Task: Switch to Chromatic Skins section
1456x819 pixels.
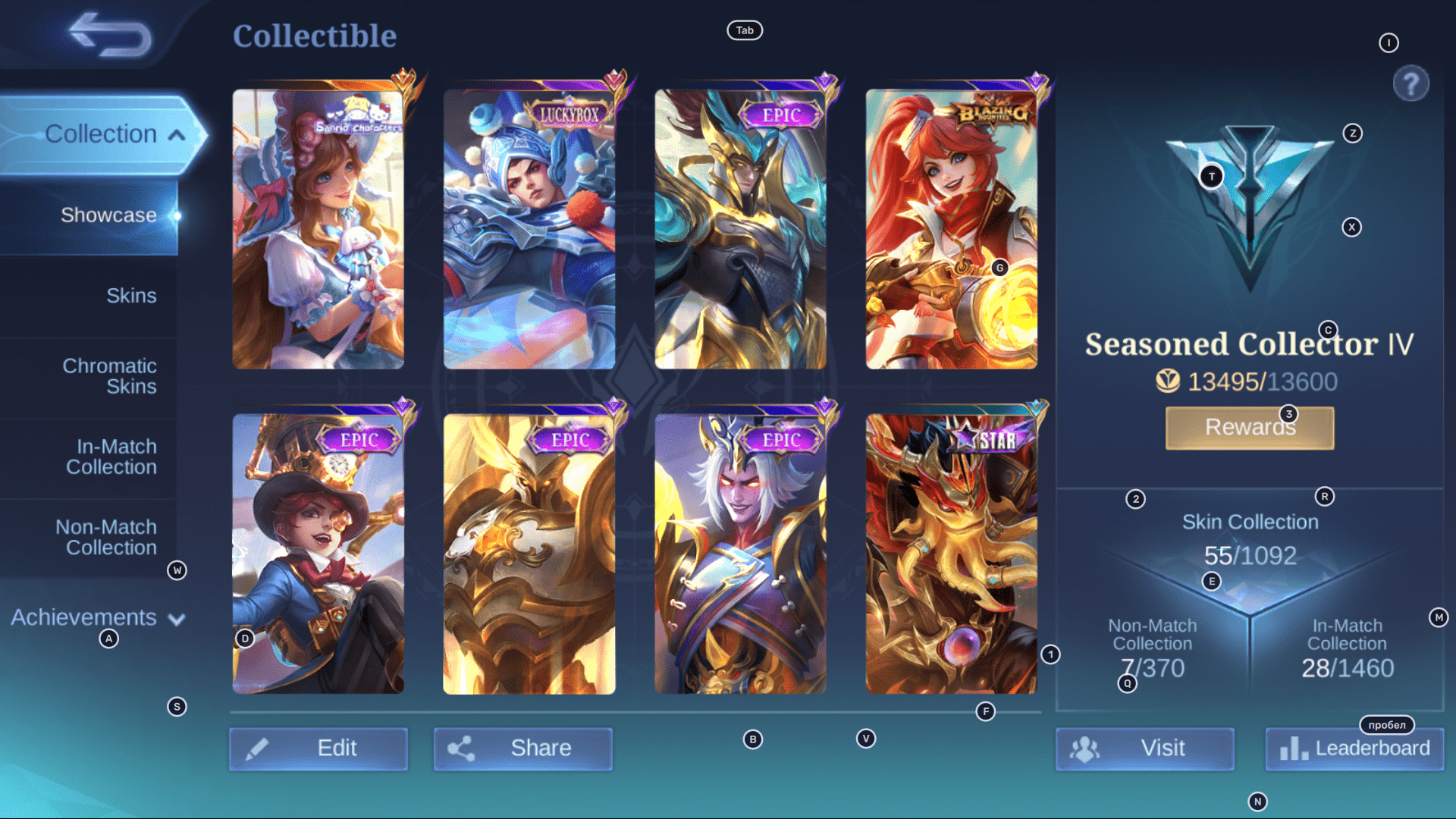Action: point(109,375)
